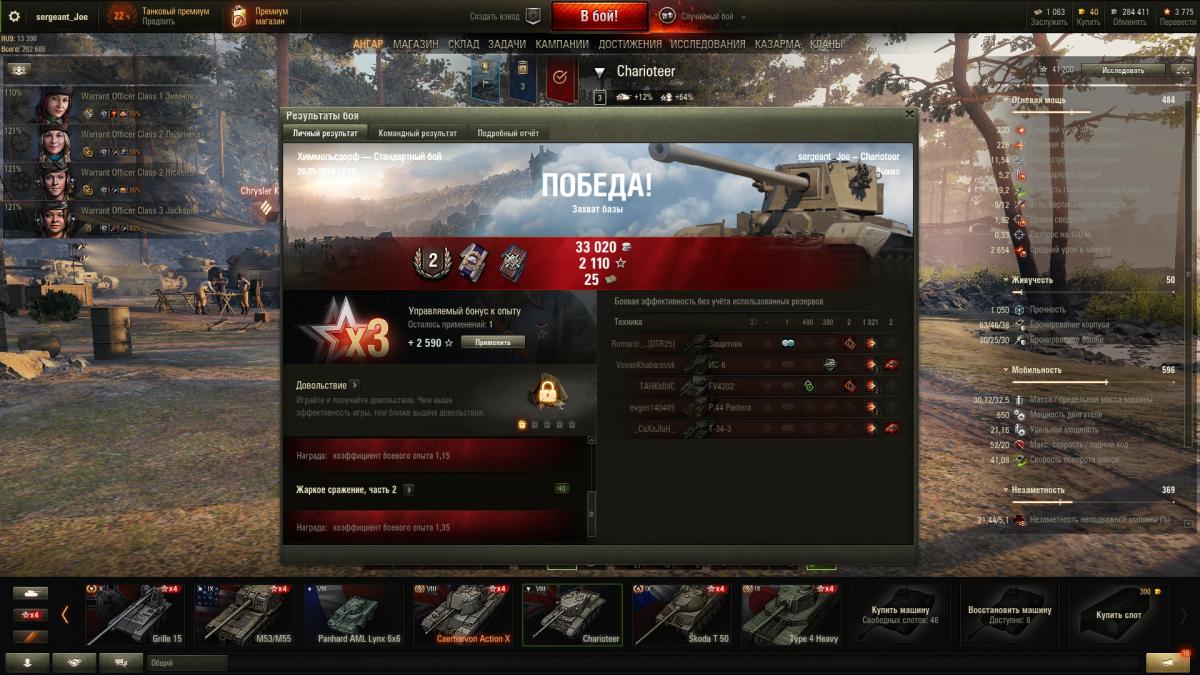The width and height of the screenshot is (1200, 675).
Task: Open the Премиум магазин
Action: click(x=260, y=16)
